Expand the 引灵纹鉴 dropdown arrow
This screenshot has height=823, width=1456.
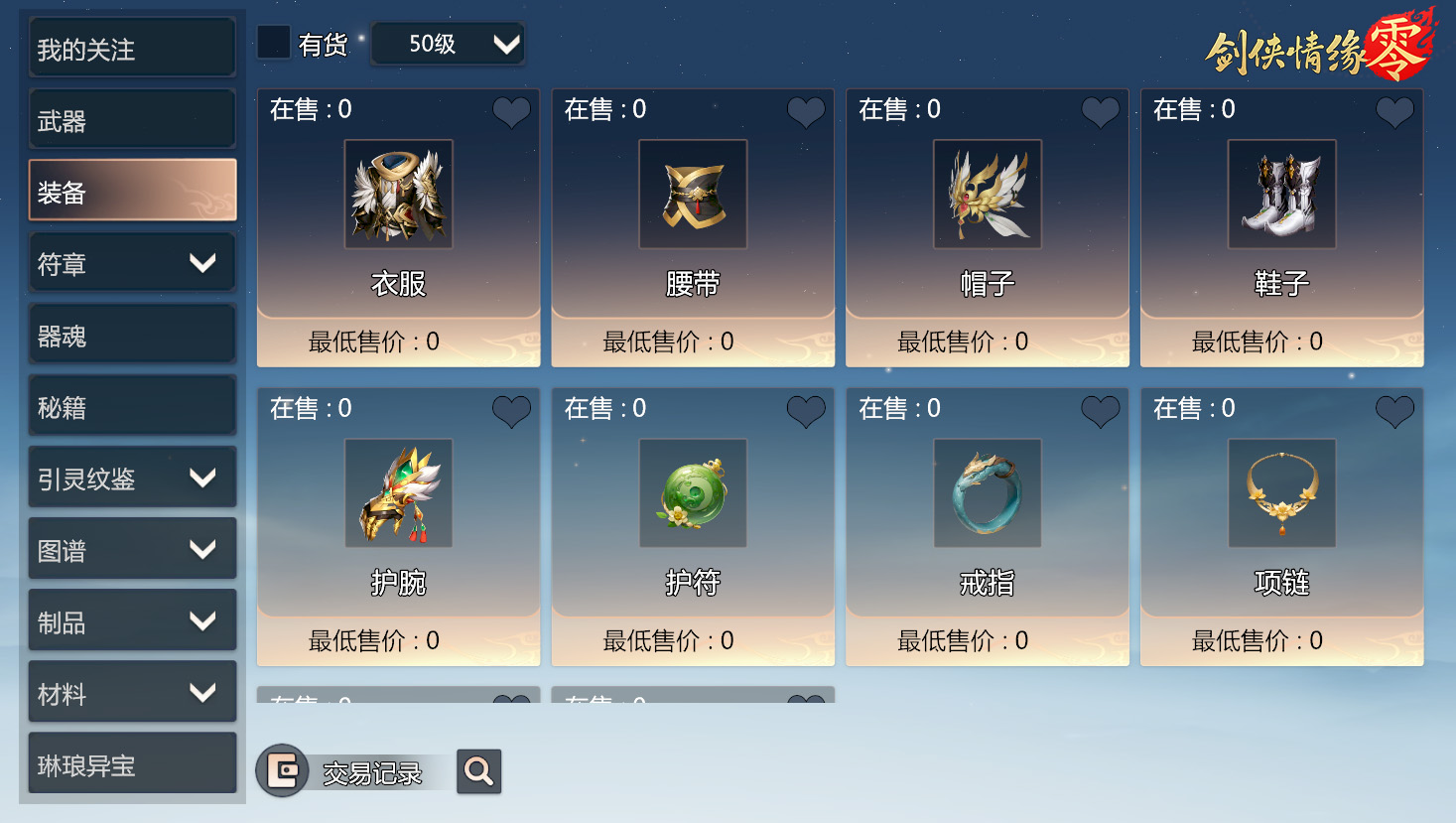[x=204, y=477]
